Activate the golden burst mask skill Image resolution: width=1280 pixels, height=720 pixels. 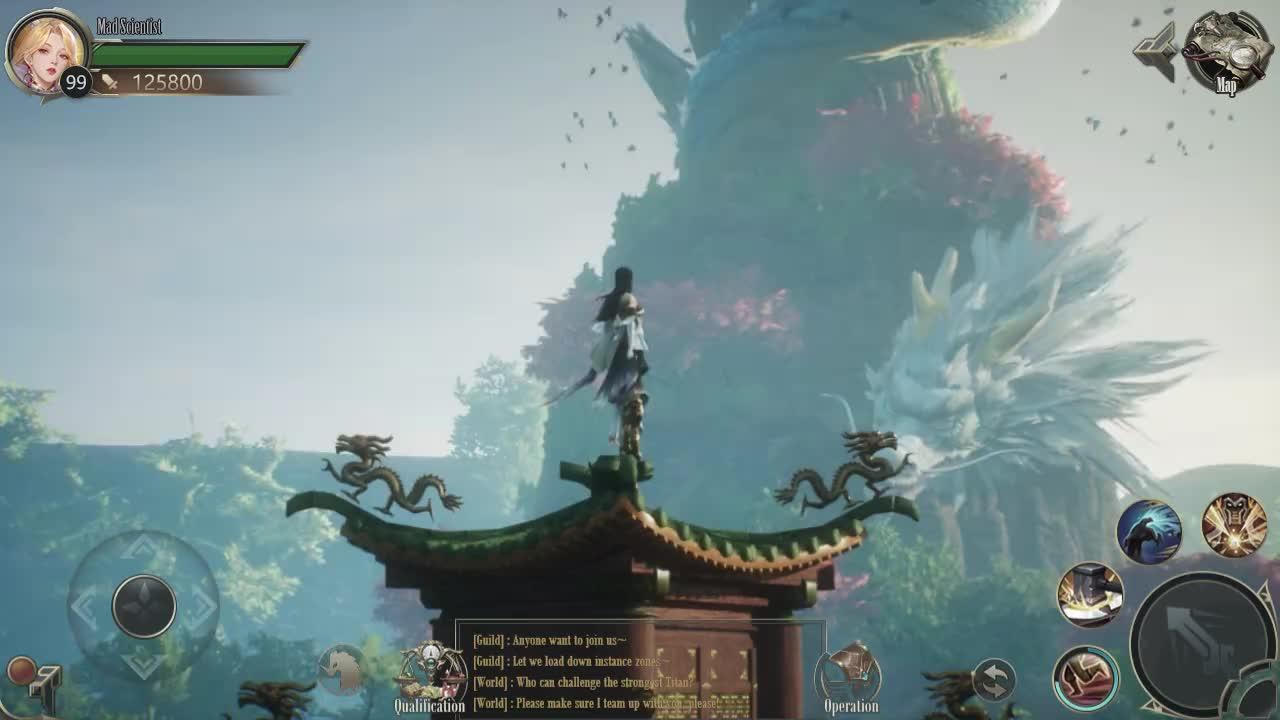point(1234,525)
